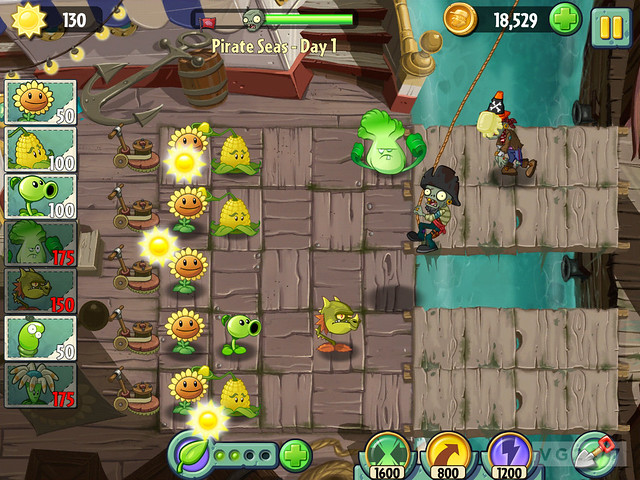This screenshot has height=480, width=640.
Task: Choose the Kernel-pult seed packet
Action: tap(40, 149)
